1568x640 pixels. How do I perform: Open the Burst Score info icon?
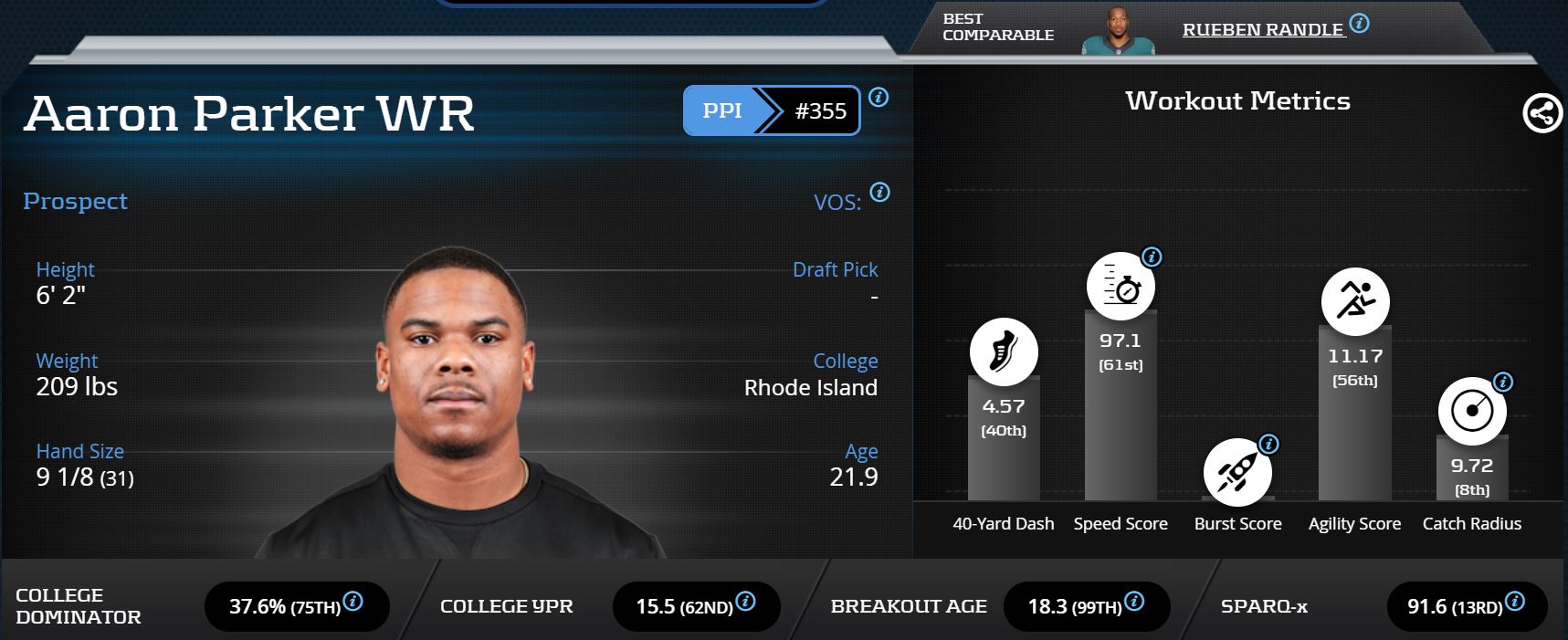(1268, 444)
